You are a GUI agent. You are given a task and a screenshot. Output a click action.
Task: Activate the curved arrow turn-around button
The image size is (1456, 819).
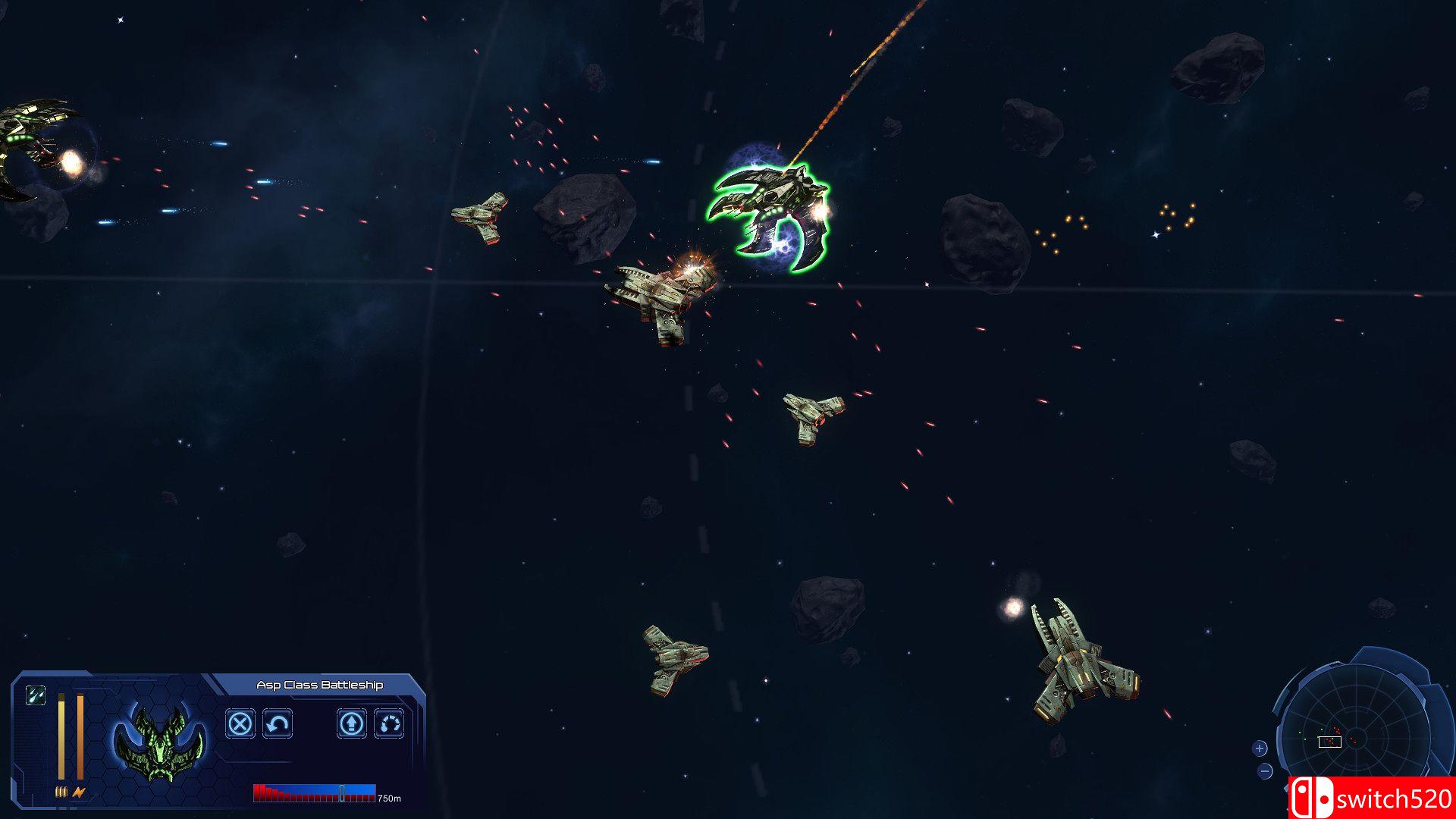point(278,723)
